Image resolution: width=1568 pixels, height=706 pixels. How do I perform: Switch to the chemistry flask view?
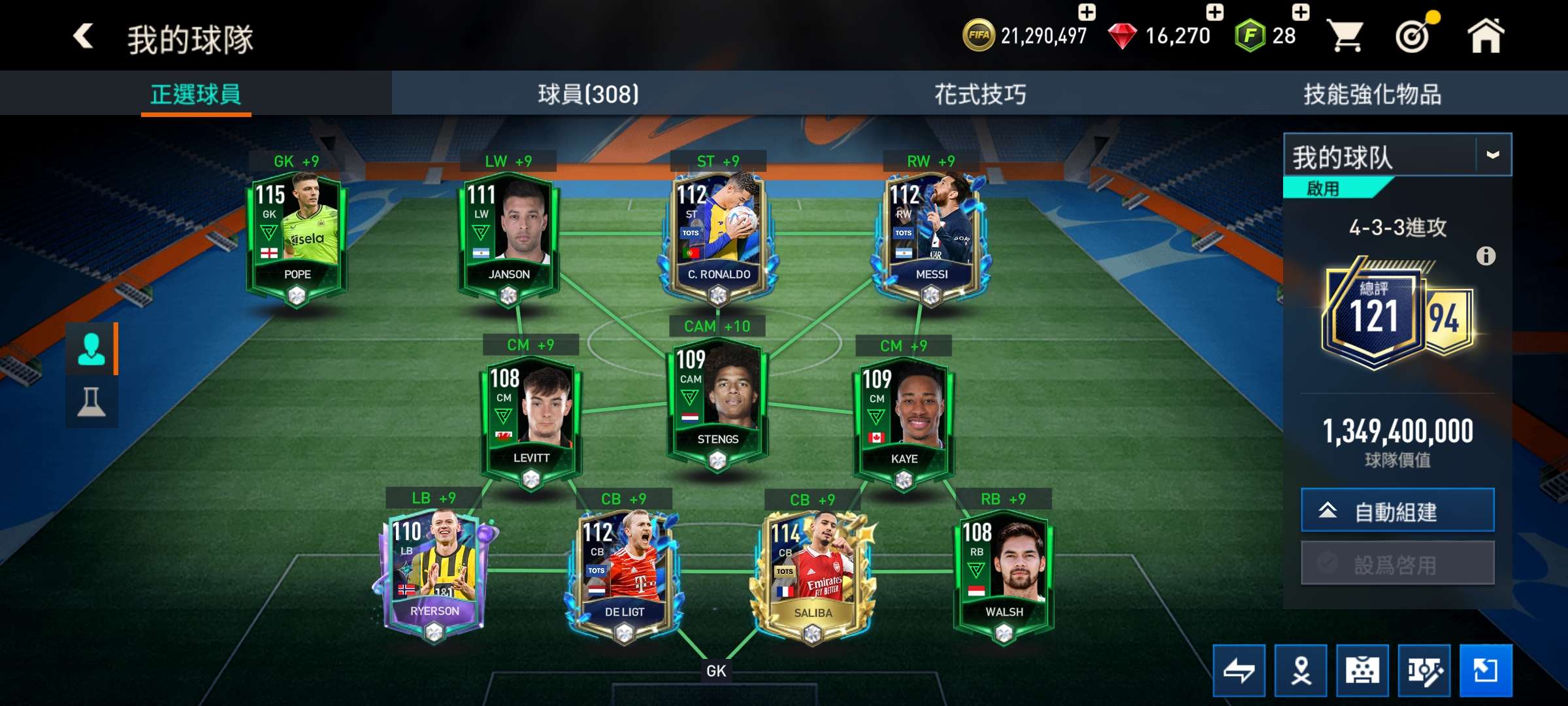tap(91, 401)
